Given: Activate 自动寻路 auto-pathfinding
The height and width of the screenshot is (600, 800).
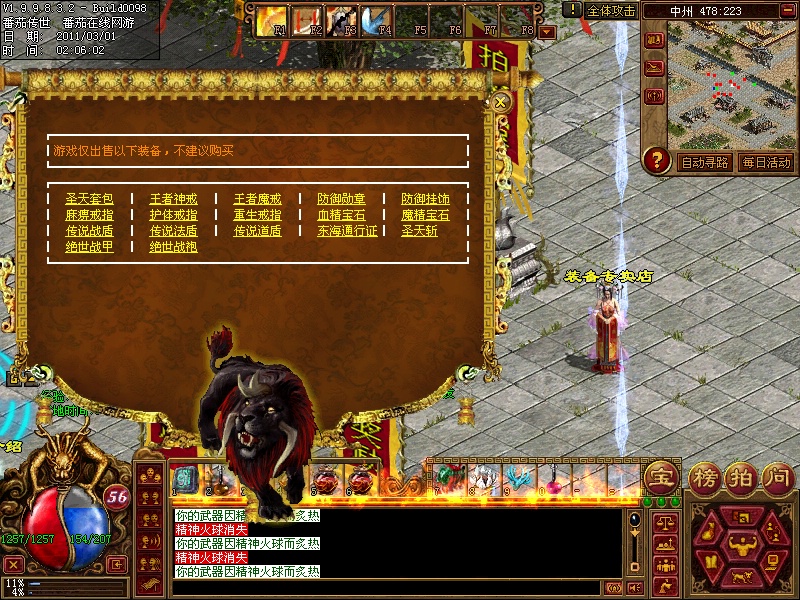Looking at the screenshot, I should [704, 162].
